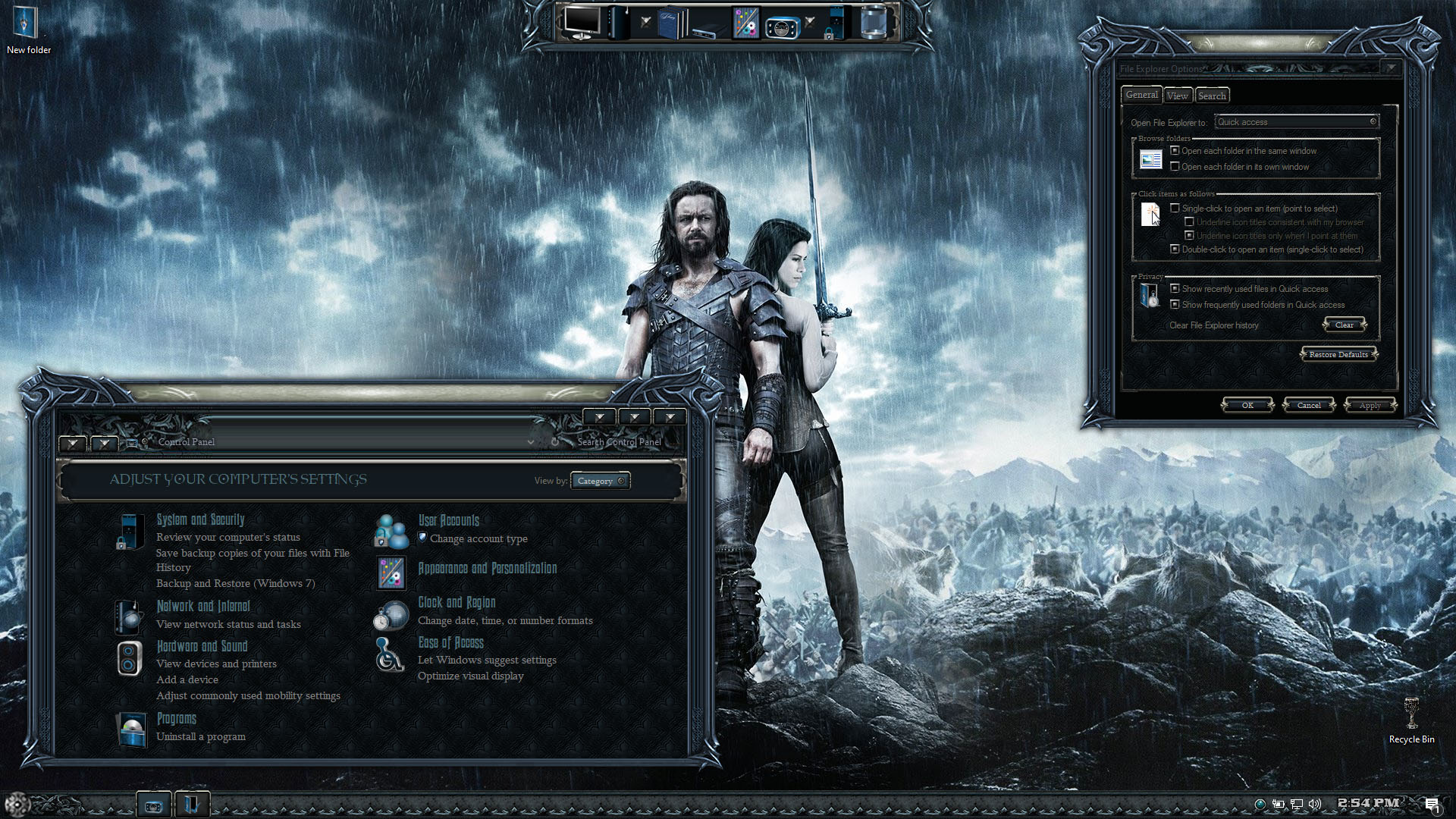1456x819 pixels.
Task: Switch to the Search tab
Action: 1212,96
